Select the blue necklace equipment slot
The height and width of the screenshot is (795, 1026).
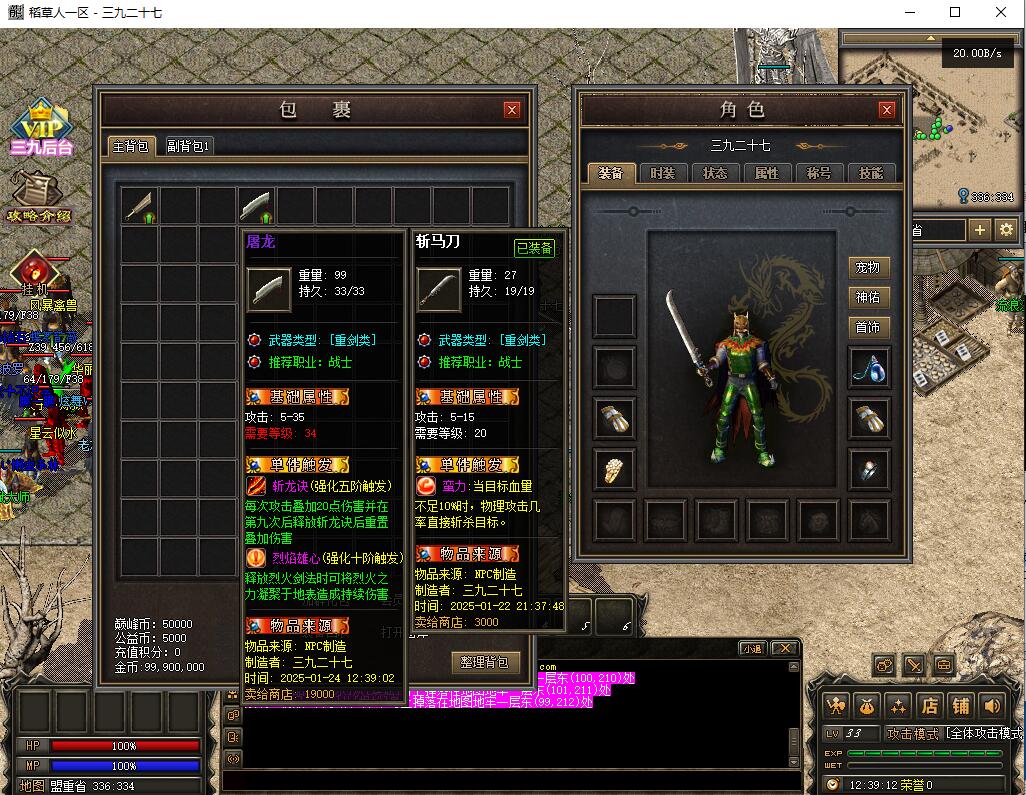click(868, 368)
